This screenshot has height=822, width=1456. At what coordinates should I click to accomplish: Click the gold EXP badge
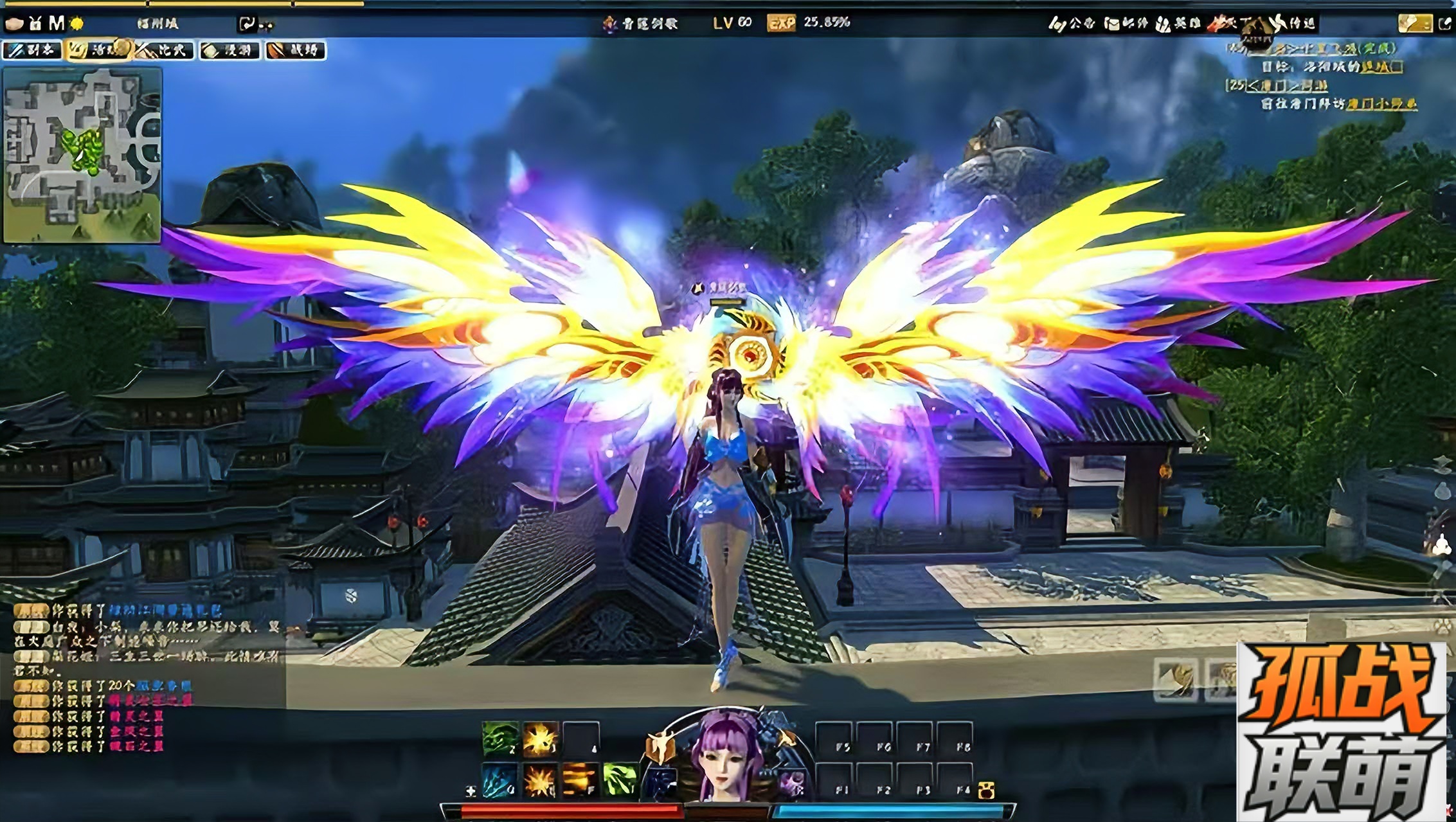click(781, 23)
